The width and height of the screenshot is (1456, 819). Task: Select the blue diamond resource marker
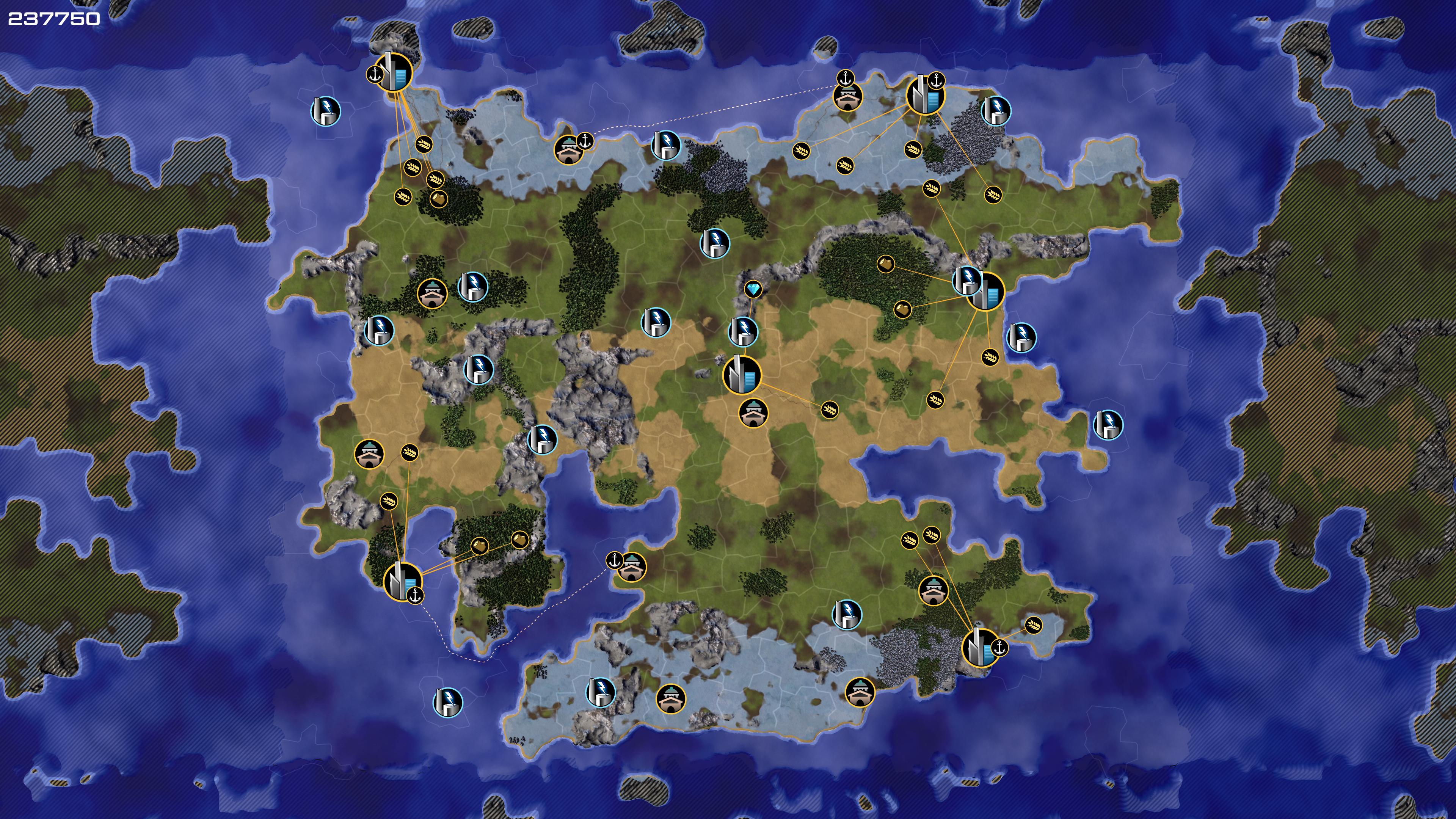click(x=753, y=290)
